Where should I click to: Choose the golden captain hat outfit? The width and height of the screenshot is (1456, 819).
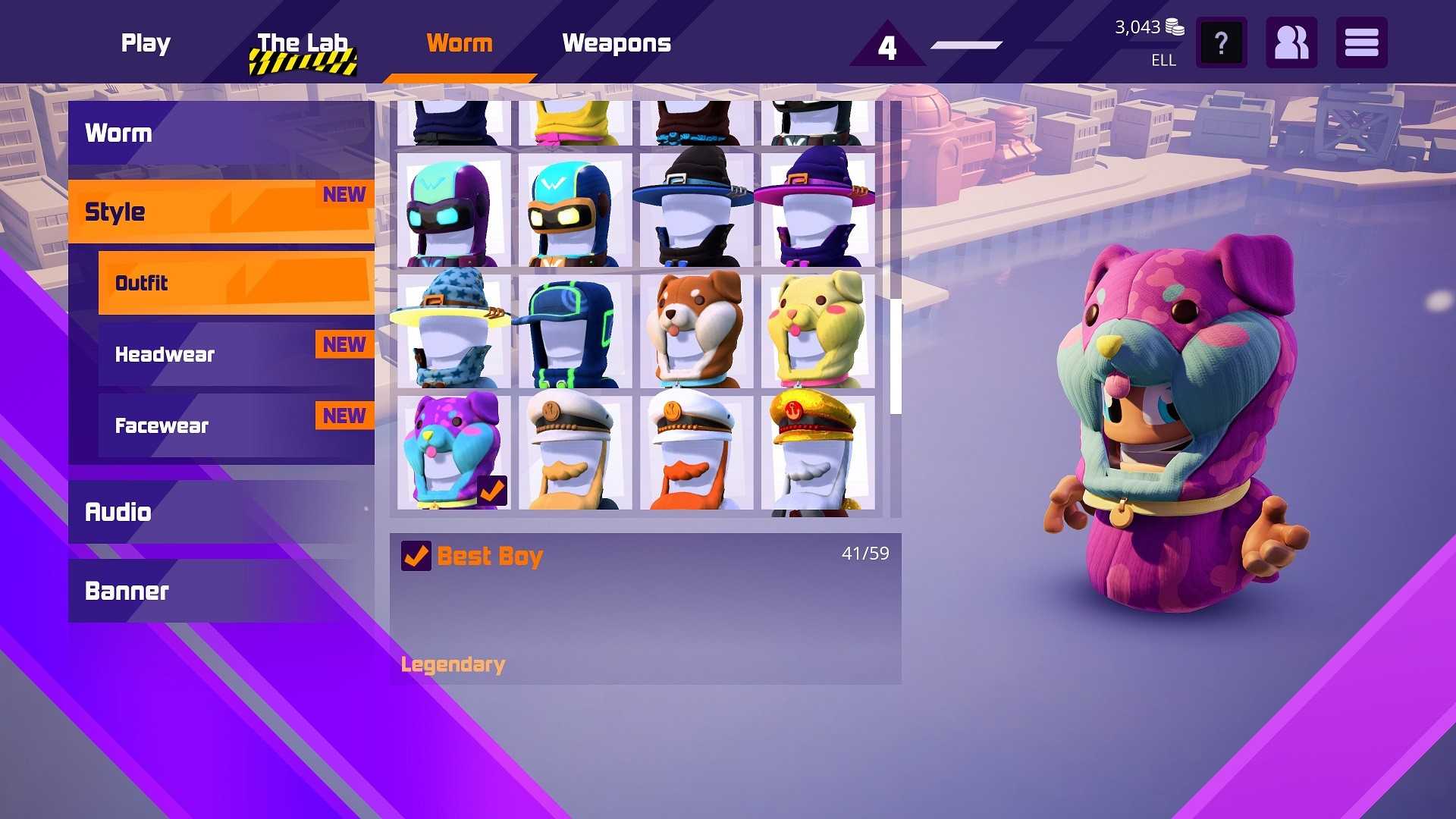click(x=815, y=451)
